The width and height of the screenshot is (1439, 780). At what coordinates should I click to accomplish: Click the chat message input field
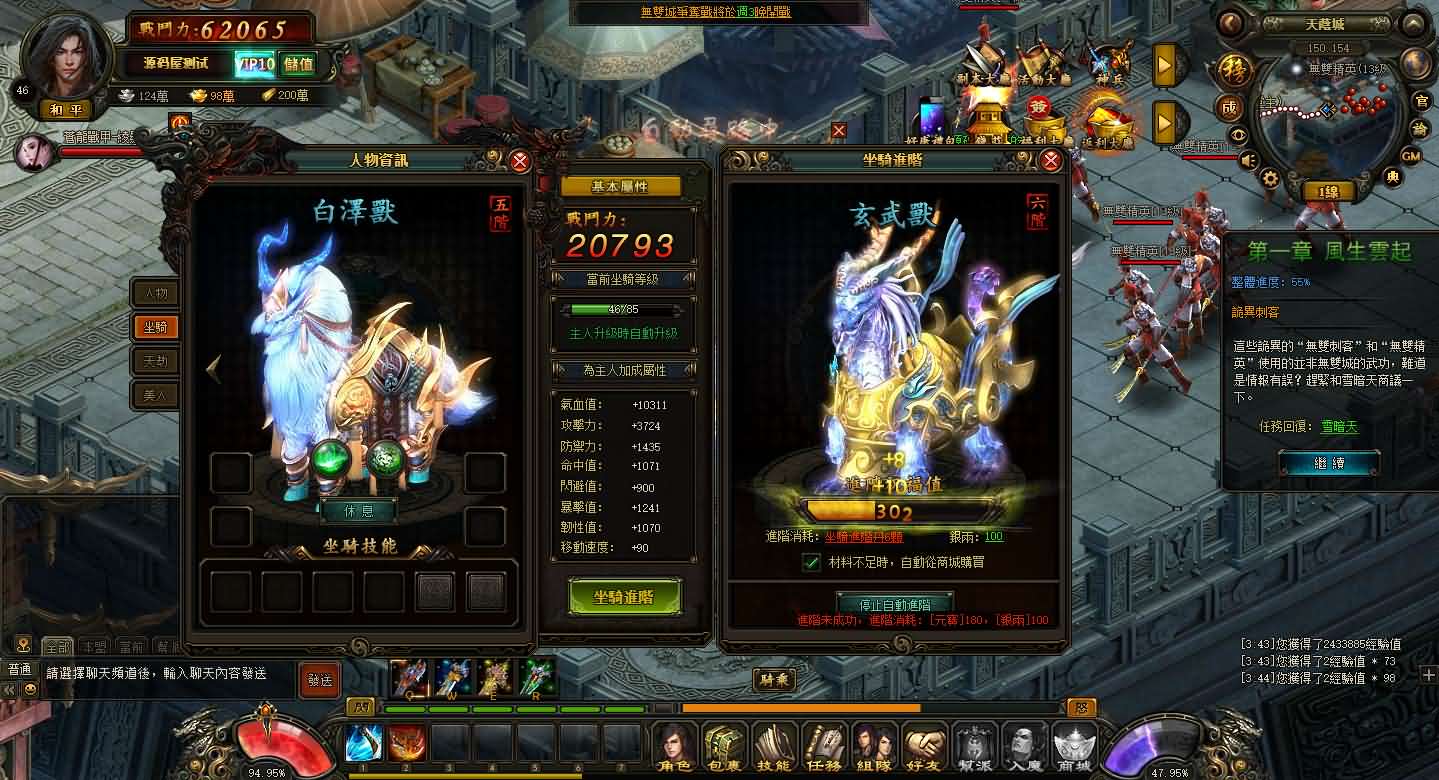click(x=160, y=674)
